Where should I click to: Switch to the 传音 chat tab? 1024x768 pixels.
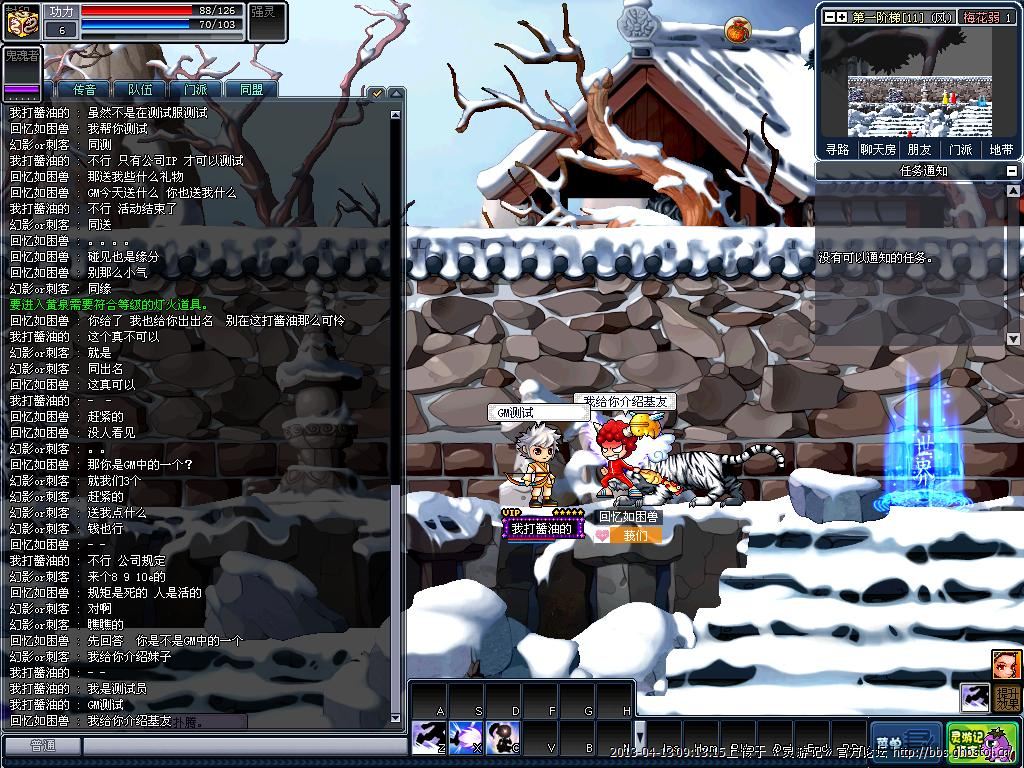click(x=84, y=89)
